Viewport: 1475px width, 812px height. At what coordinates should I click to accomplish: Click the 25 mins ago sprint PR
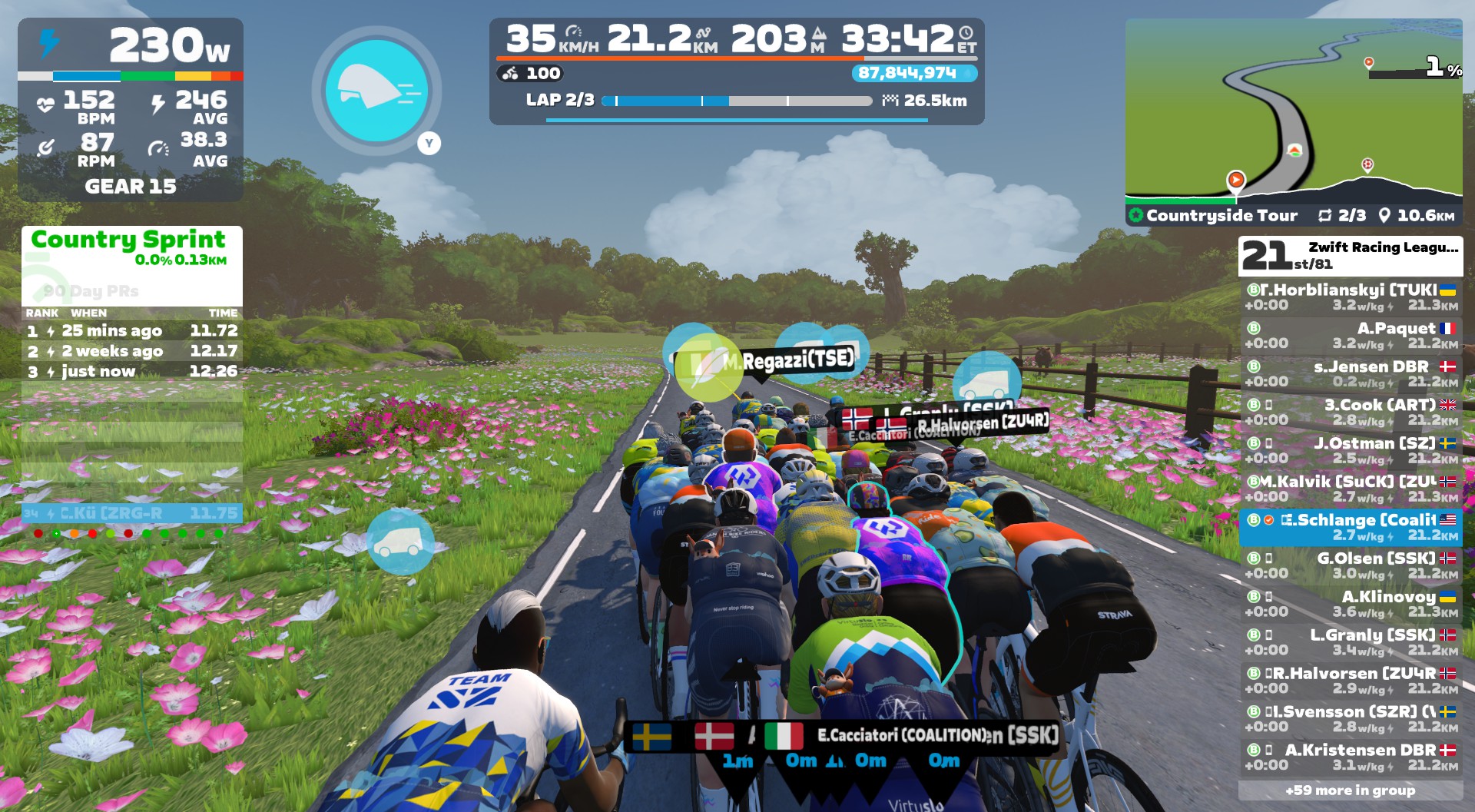coord(131,331)
